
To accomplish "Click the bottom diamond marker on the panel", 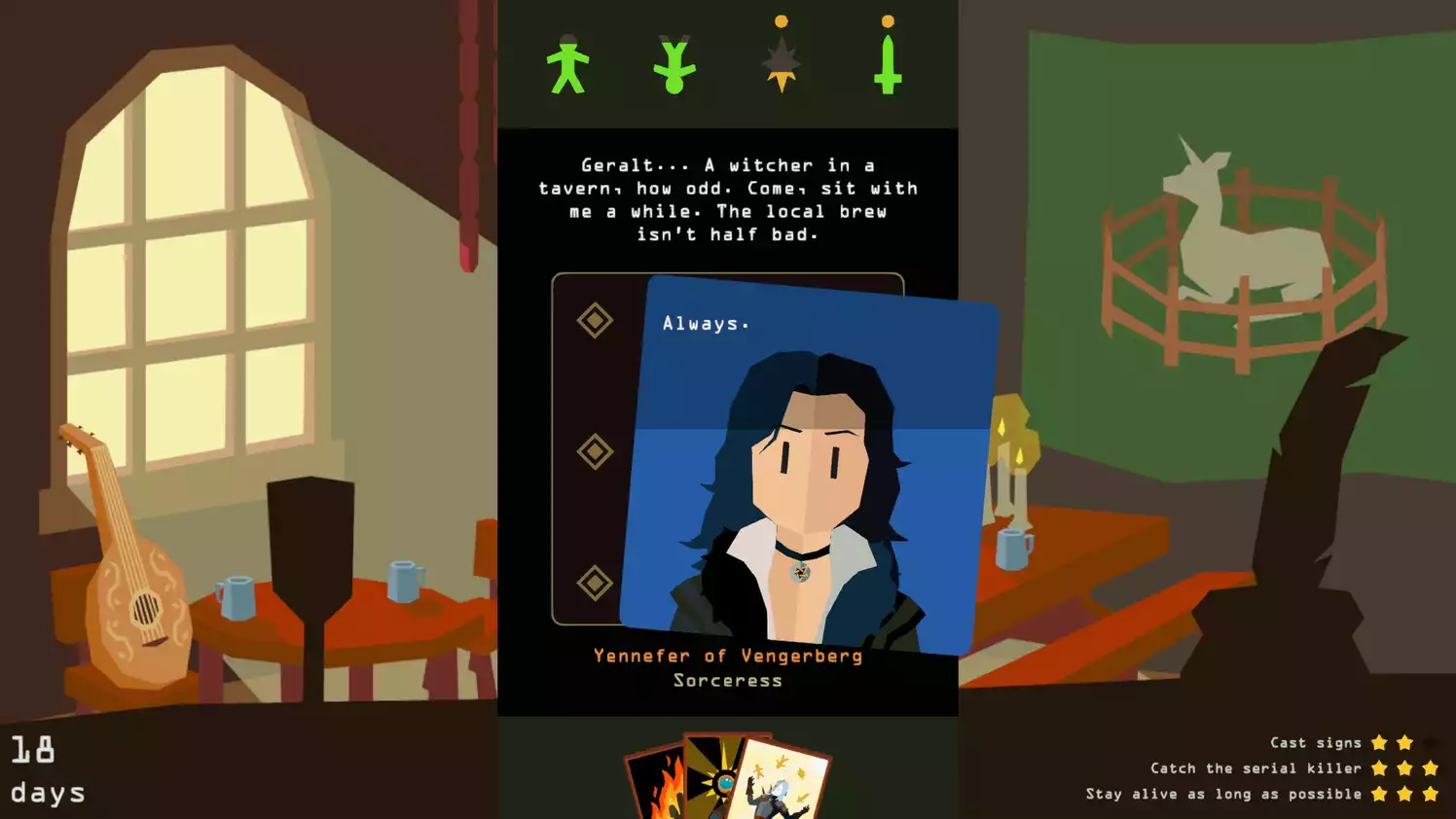I will coord(593,583).
